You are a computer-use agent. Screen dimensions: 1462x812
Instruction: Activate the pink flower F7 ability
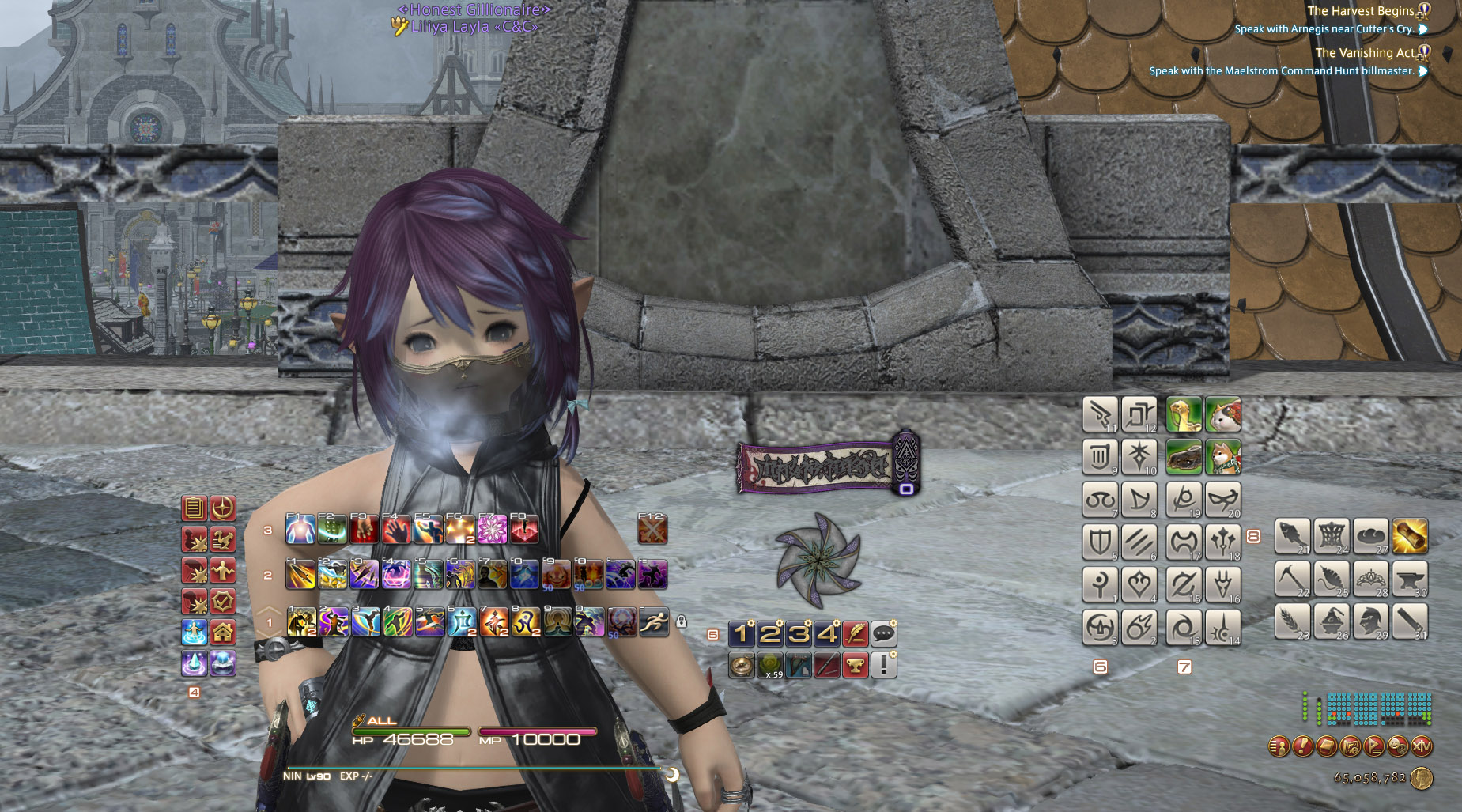point(492,530)
